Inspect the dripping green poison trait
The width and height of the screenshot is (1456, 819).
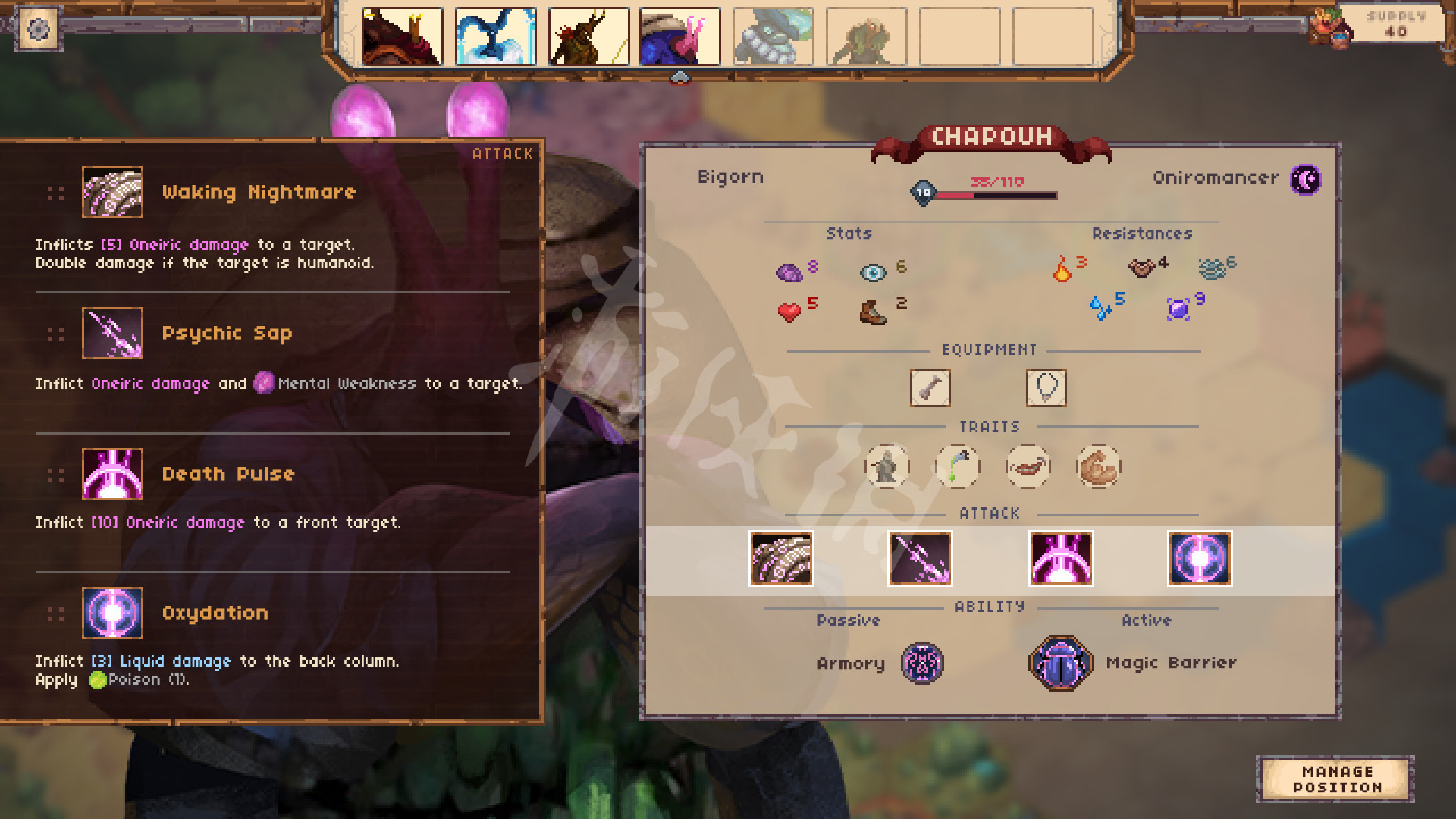pyautogui.click(x=957, y=466)
